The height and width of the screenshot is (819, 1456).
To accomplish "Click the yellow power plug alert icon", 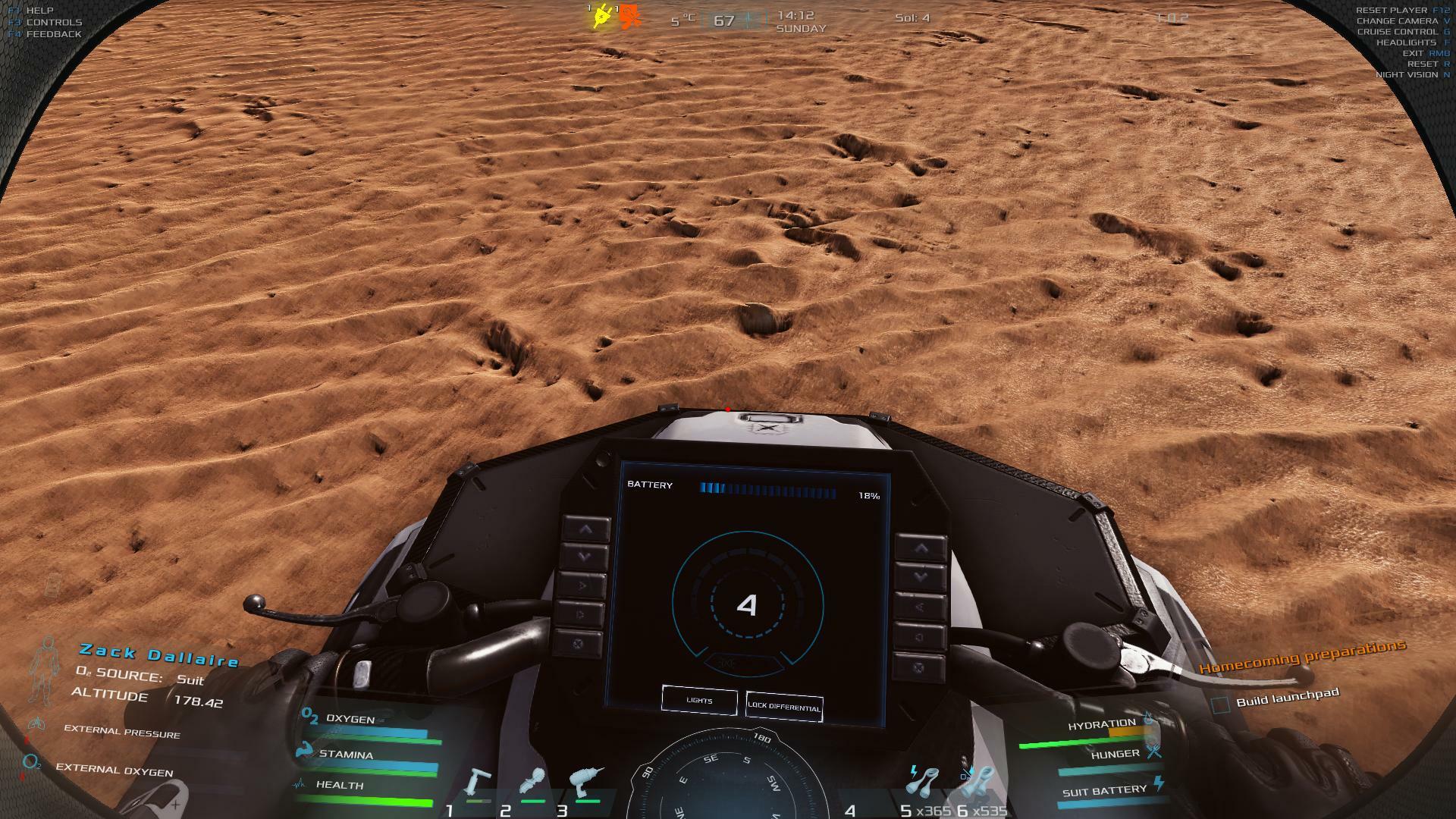I will (602, 17).
